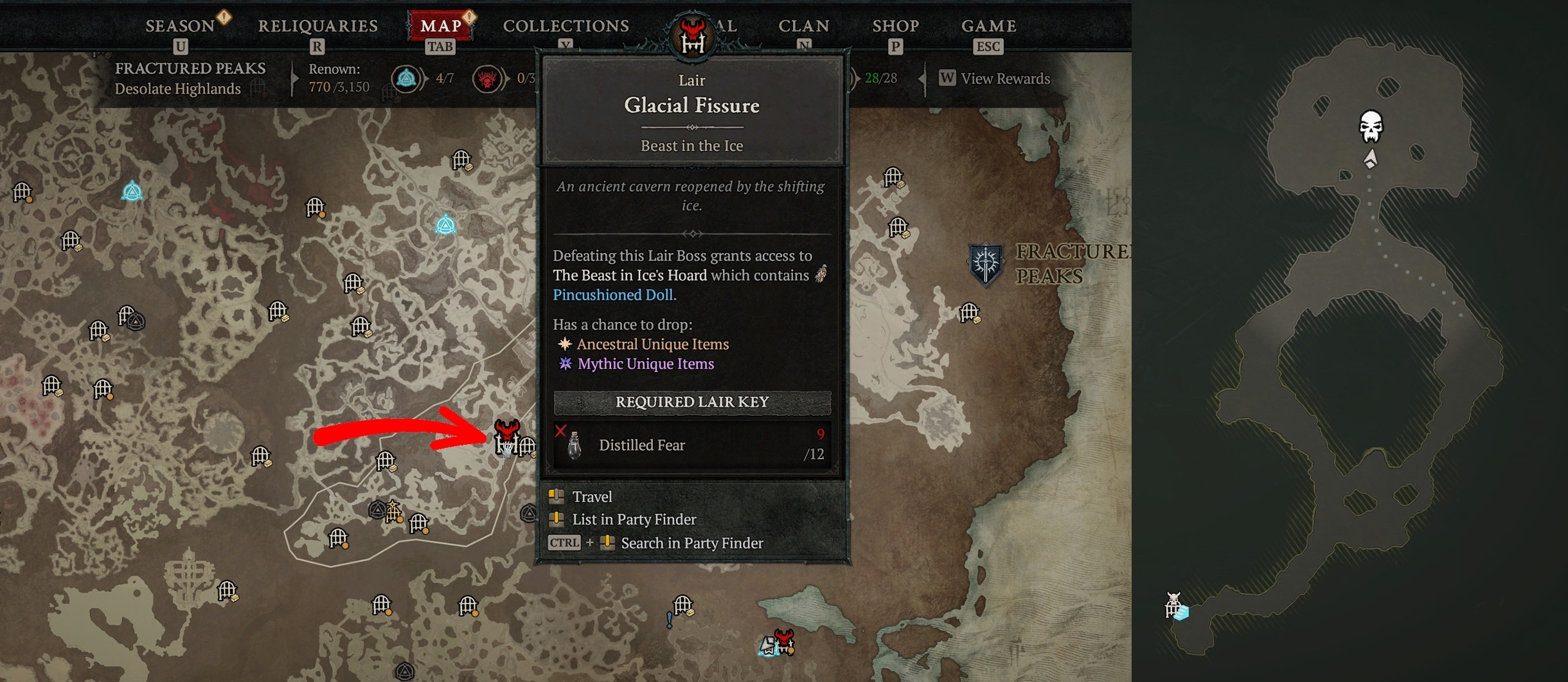Select List in Party Finder option
This screenshot has height=682, width=1568.
(634, 519)
